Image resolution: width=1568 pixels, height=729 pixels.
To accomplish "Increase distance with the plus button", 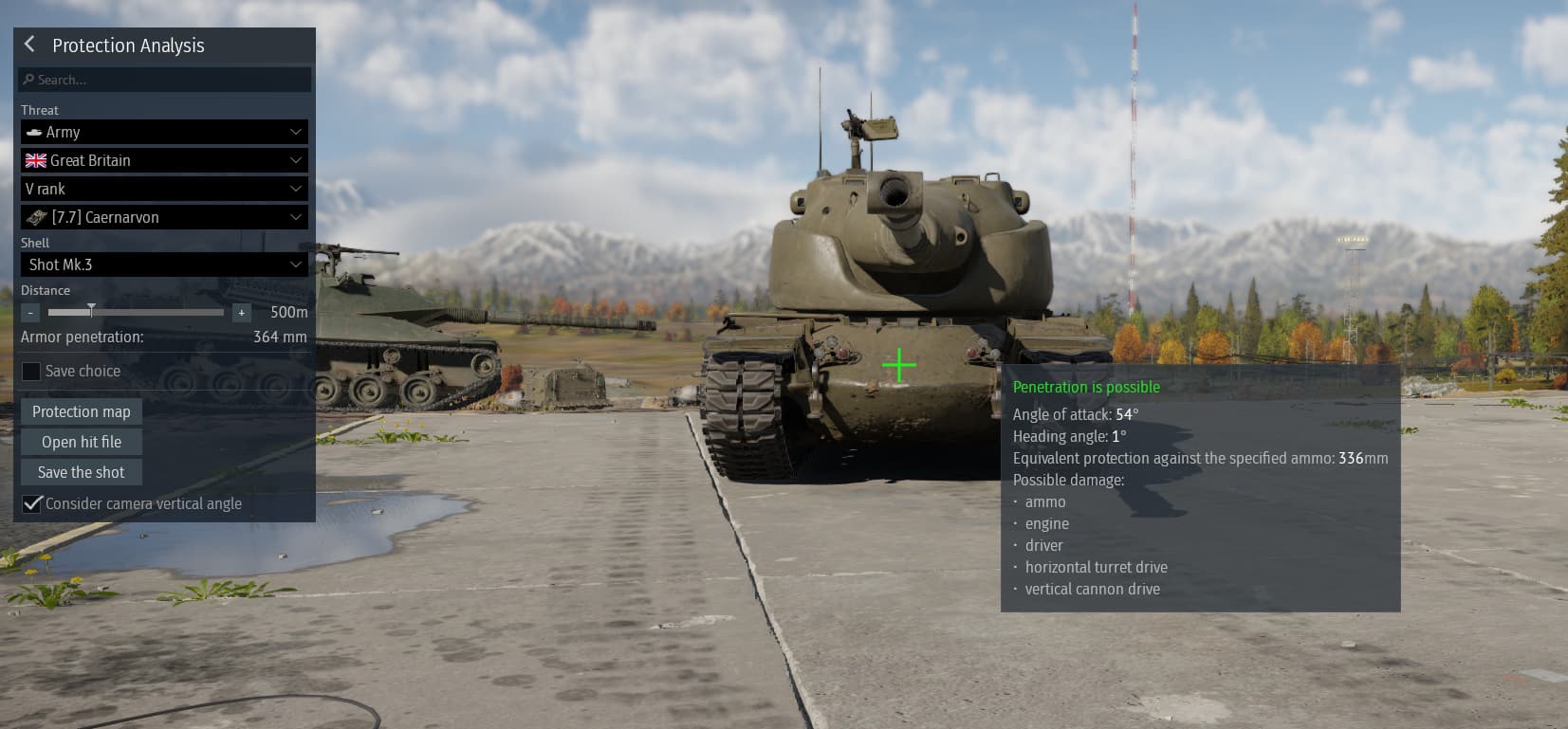I will coord(242,312).
